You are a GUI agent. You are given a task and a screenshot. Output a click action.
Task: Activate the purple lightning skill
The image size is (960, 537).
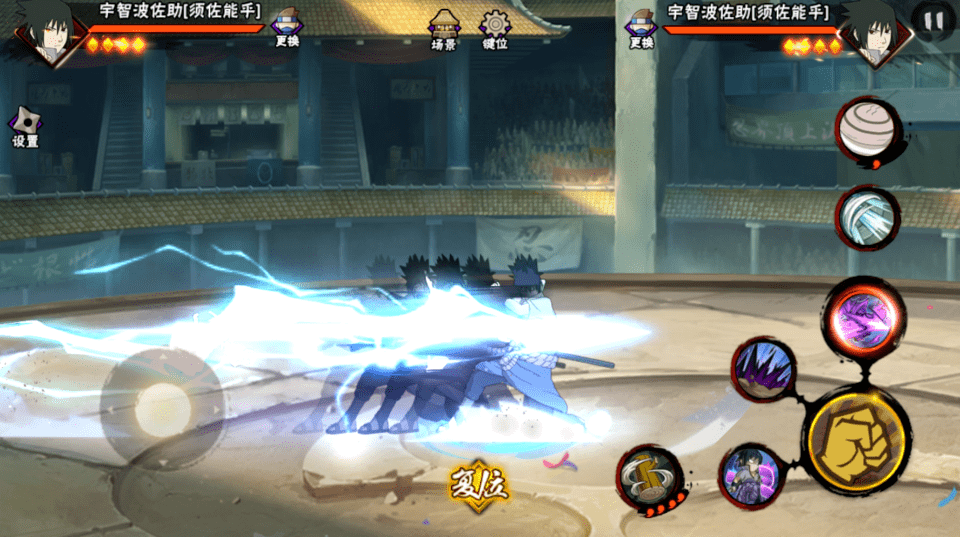point(865,320)
